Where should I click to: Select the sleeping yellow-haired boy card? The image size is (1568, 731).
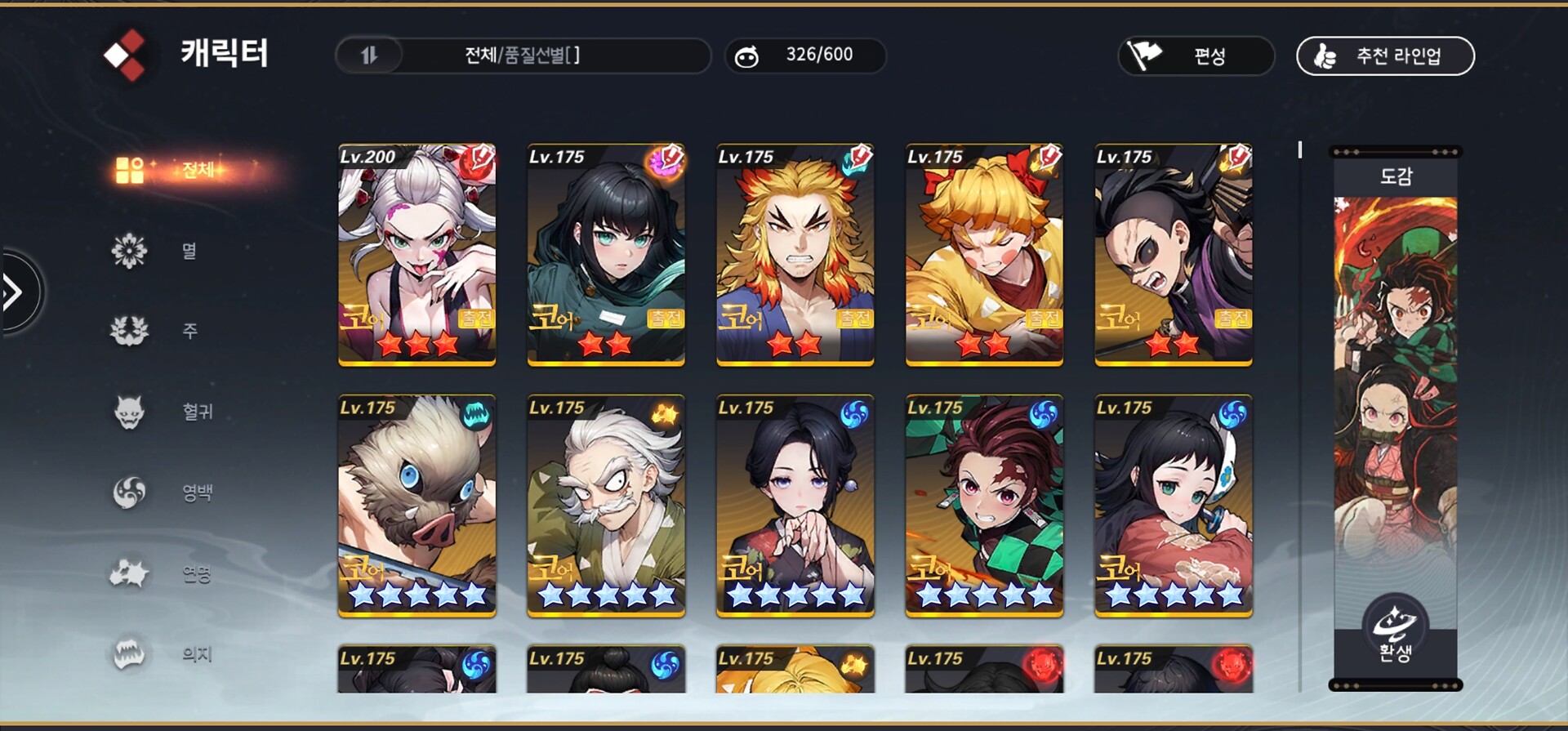pyautogui.click(x=984, y=254)
